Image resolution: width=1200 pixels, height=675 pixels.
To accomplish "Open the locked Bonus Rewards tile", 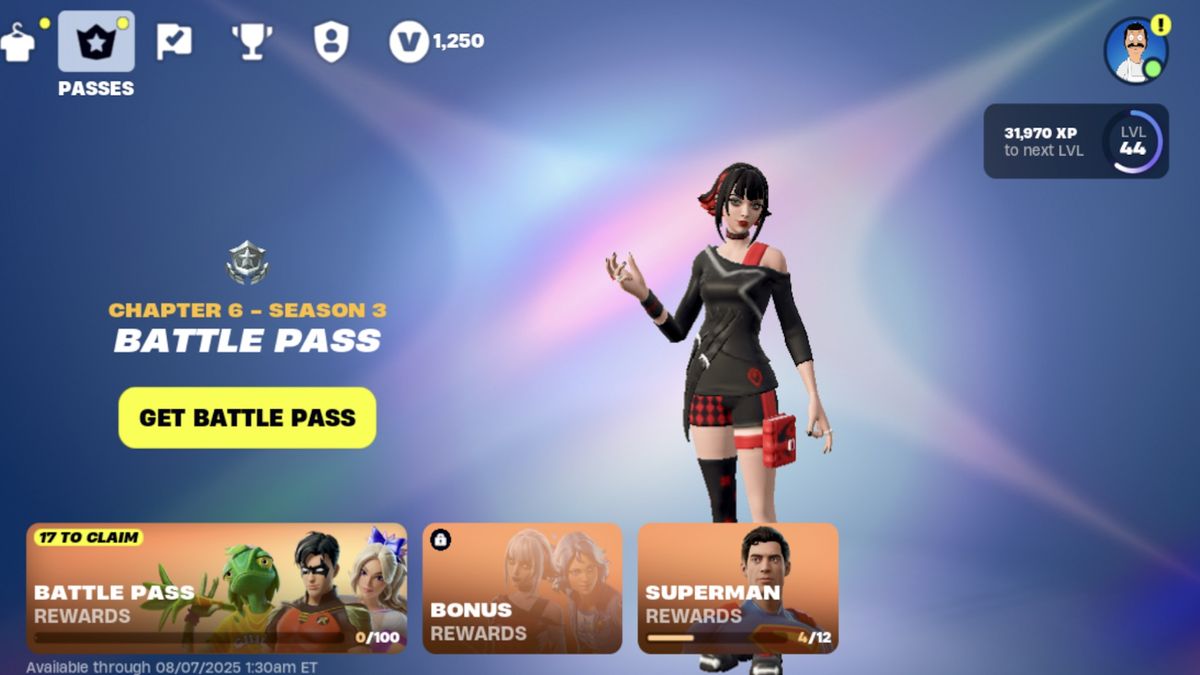I will (522, 588).
